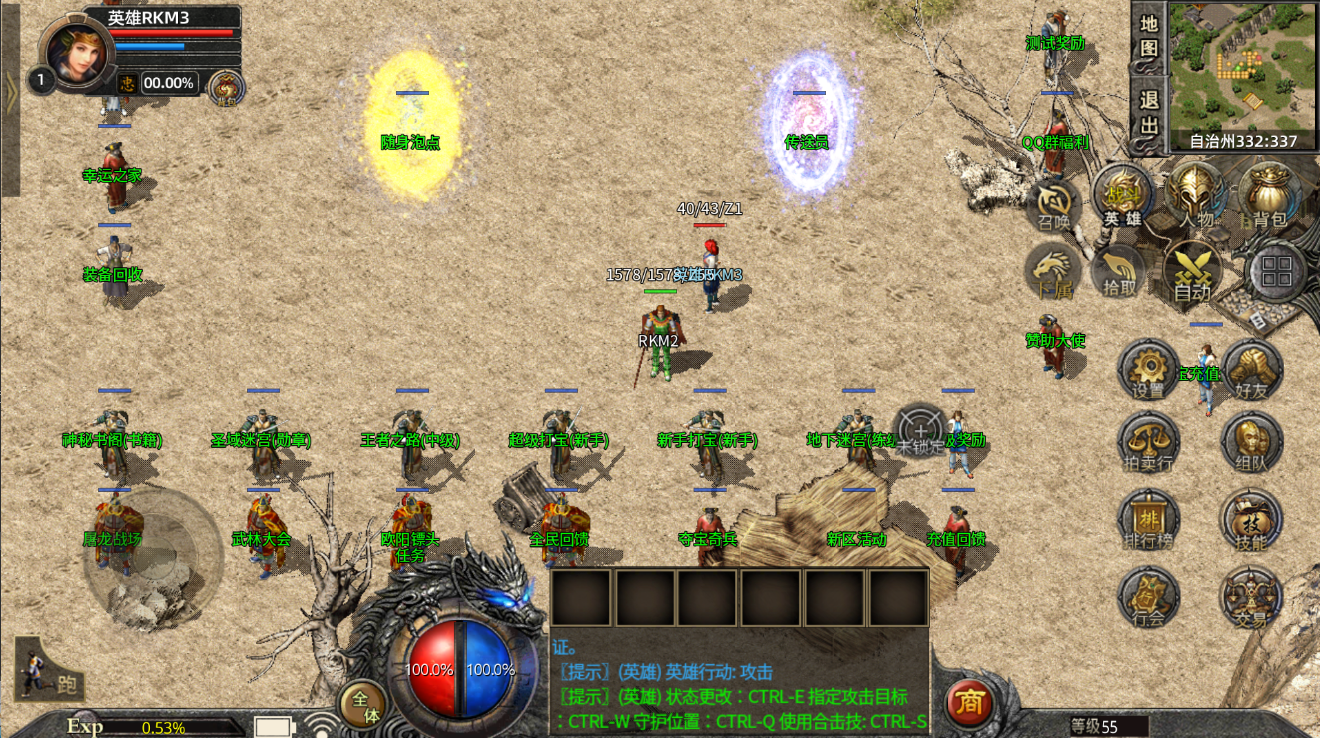
Task: Open the 好友 friends list
Action: (x=1251, y=369)
